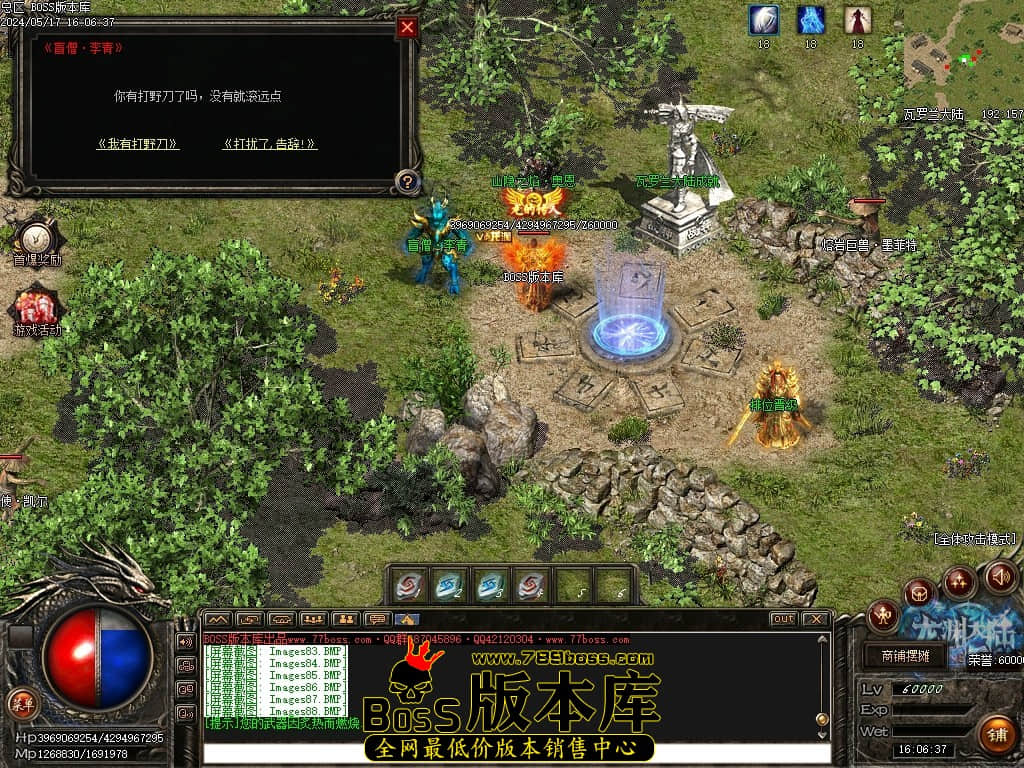Close the 盲僧·李青 dialogue window
The image size is (1024, 768).
407,28
